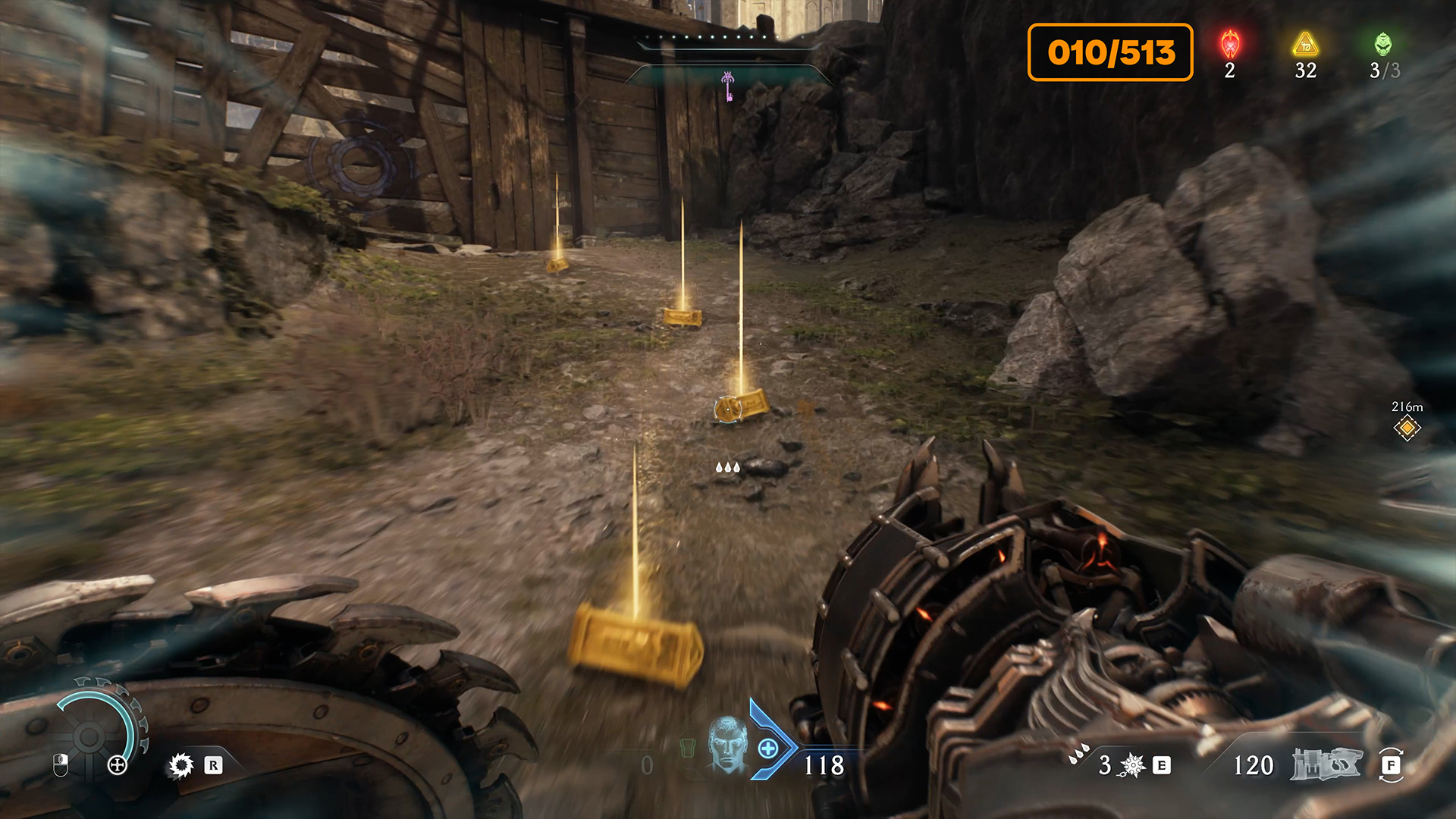Select the green helmet extra lives icon
The width and height of the screenshot is (1456, 819).
coord(1383,45)
